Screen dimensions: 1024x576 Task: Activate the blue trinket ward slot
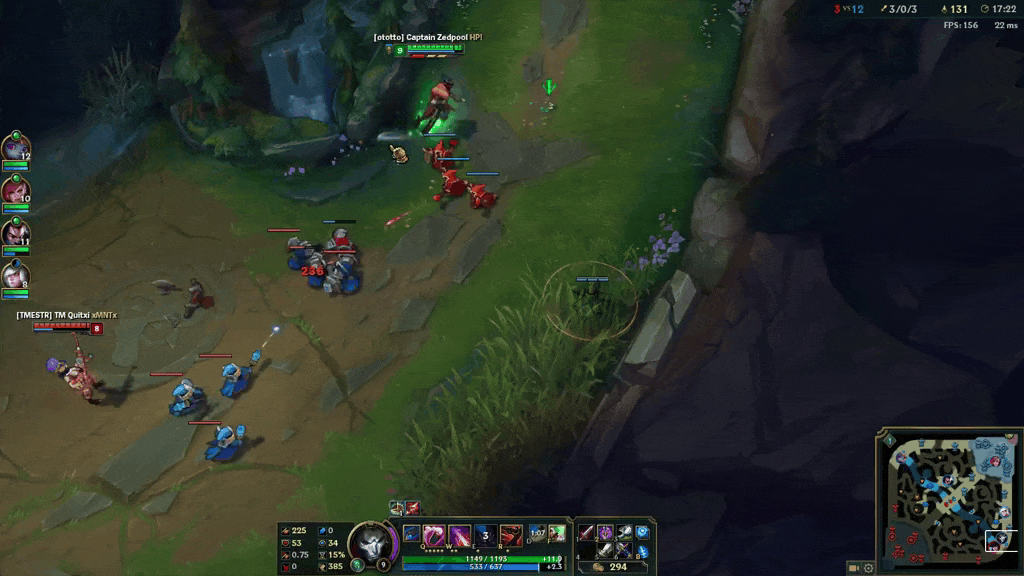(643, 532)
